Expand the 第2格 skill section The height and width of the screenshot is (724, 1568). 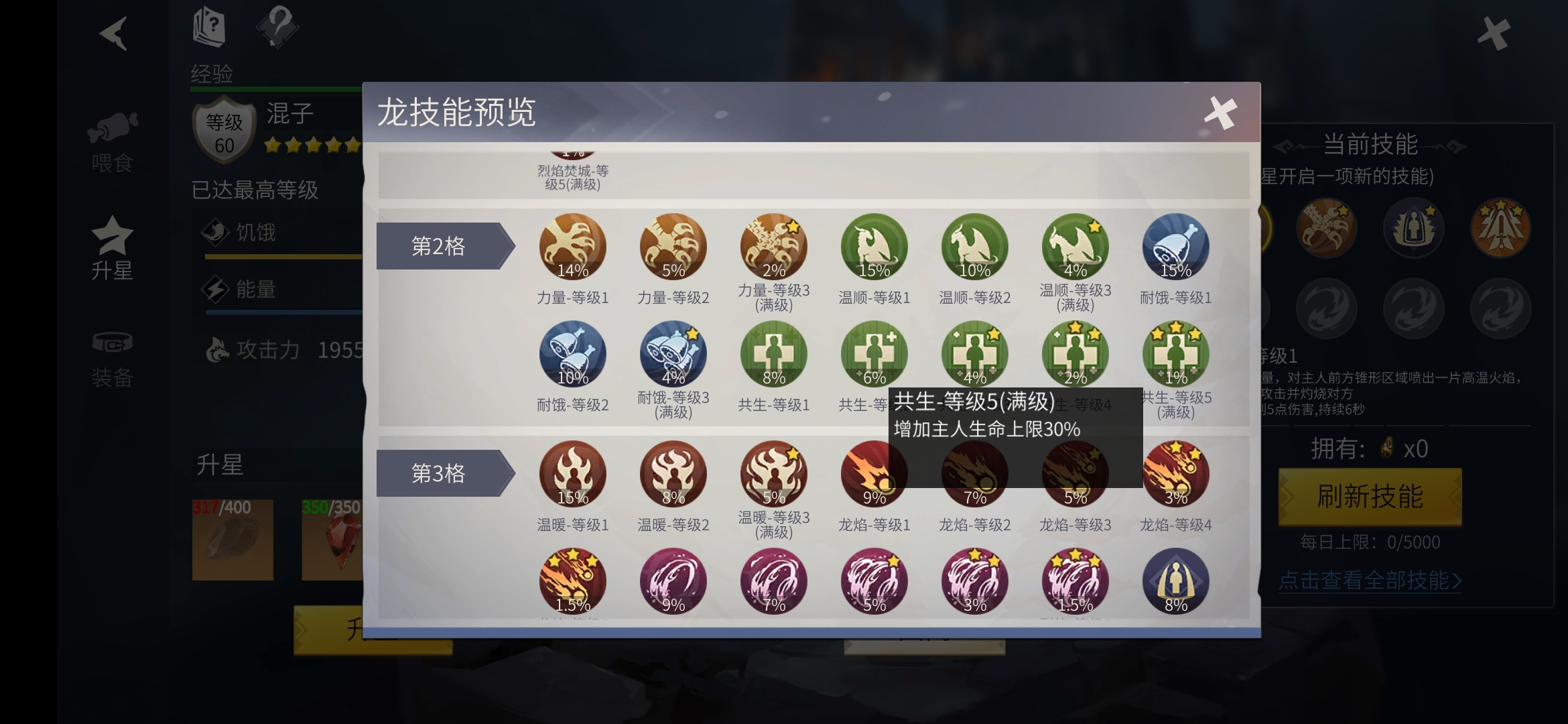click(x=439, y=247)
